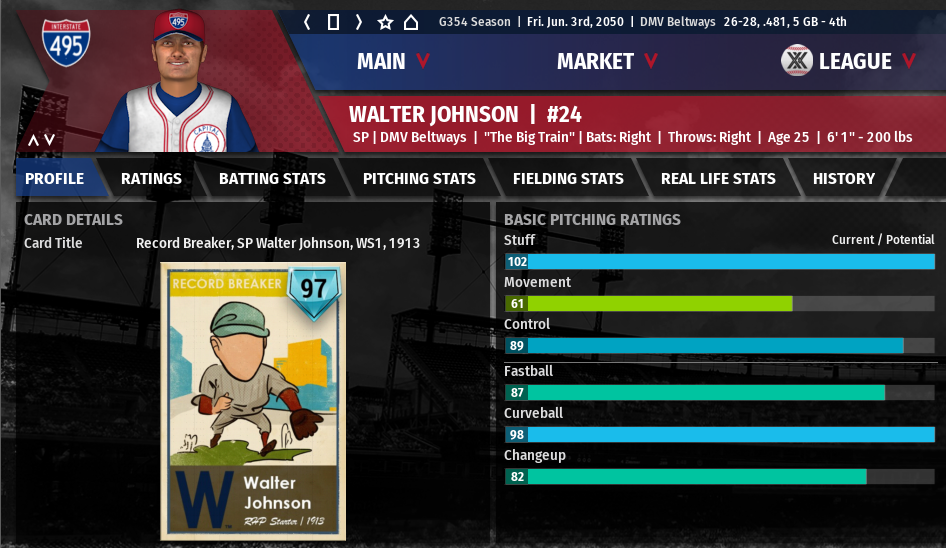Open the History tab
946x548 pixels.
click(x=843, y=178)
